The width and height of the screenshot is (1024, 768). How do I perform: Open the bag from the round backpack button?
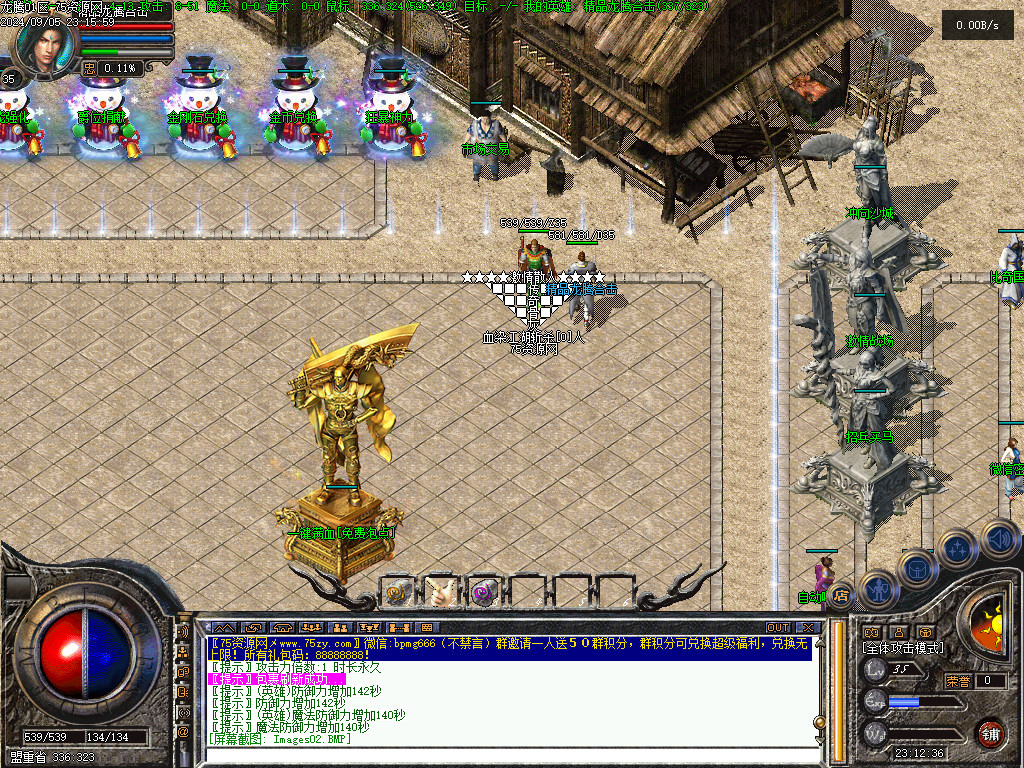pyautogui.click(x=916, y=569)
